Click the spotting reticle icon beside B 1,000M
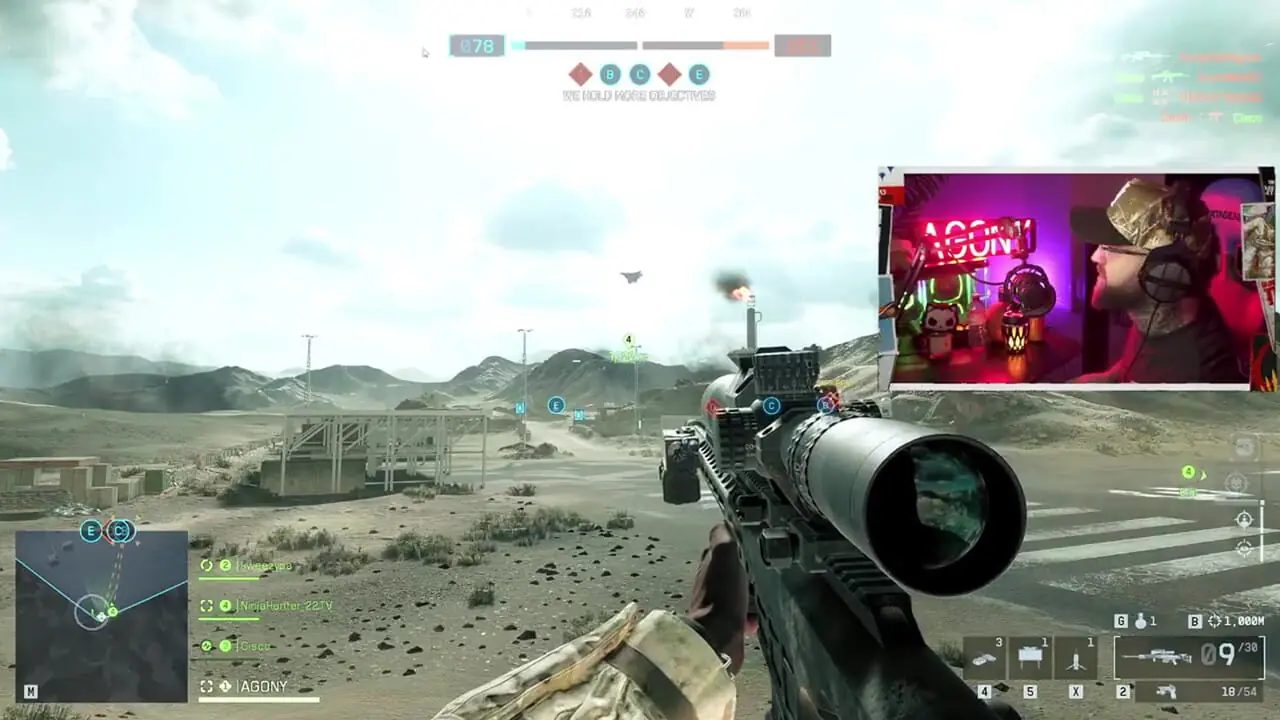 (1215, 621)
